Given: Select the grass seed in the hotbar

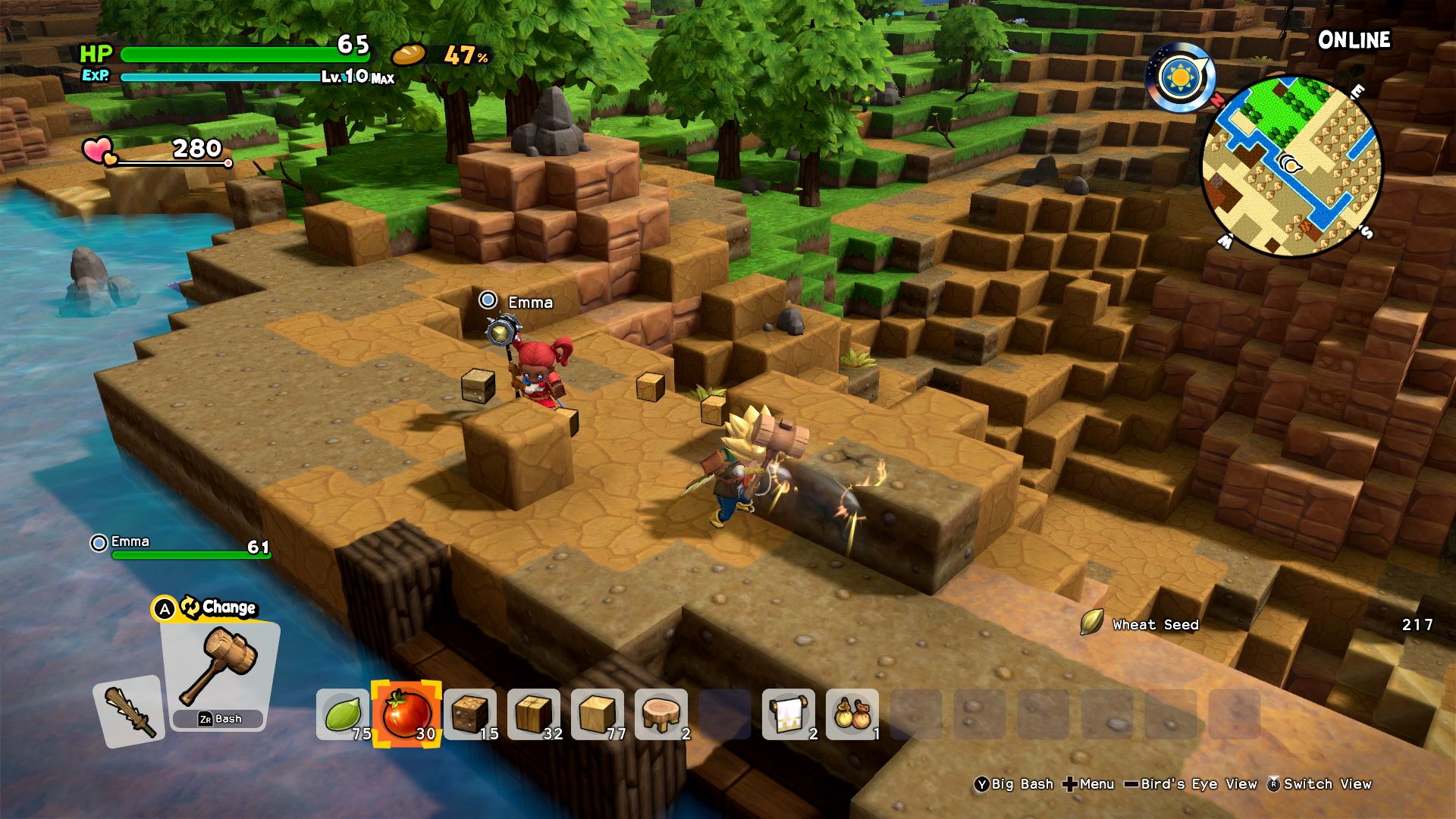Looking at the screenshot, I should (343, 715).
